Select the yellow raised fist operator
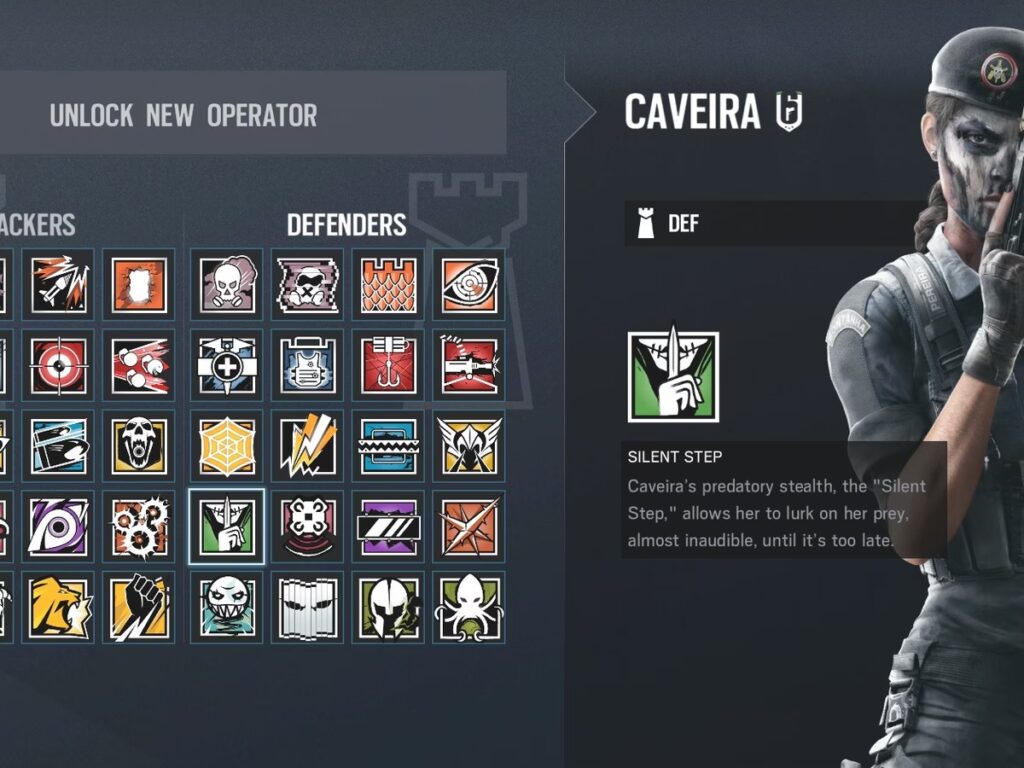 138,606
